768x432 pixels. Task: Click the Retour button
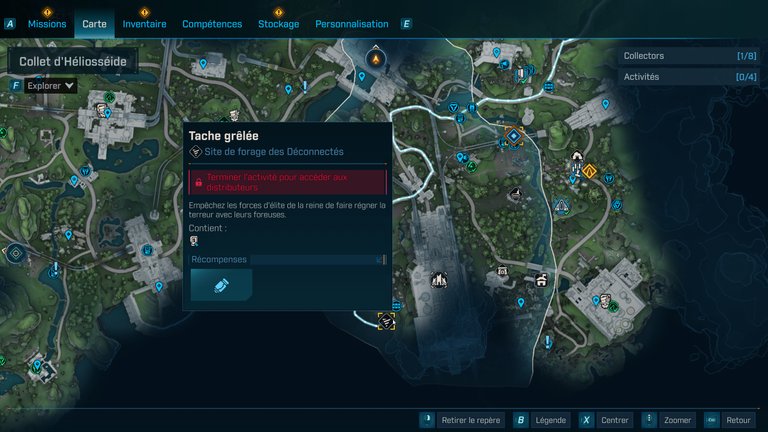tap(738, 420)
